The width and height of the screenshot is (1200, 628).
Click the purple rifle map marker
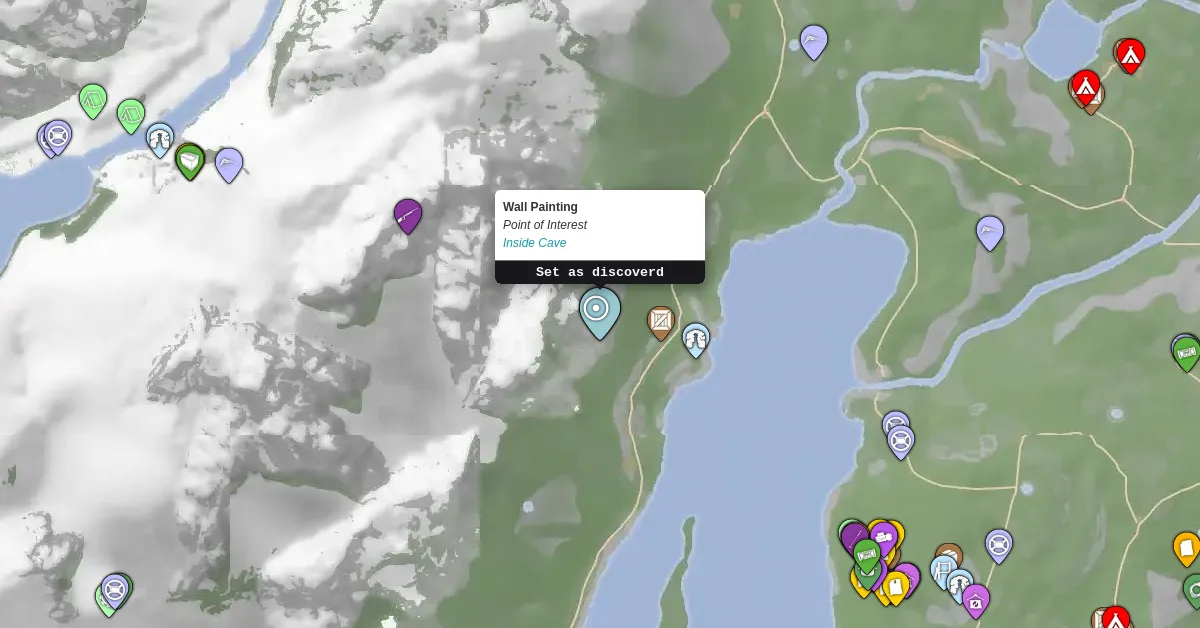click(x=408, y=214)
